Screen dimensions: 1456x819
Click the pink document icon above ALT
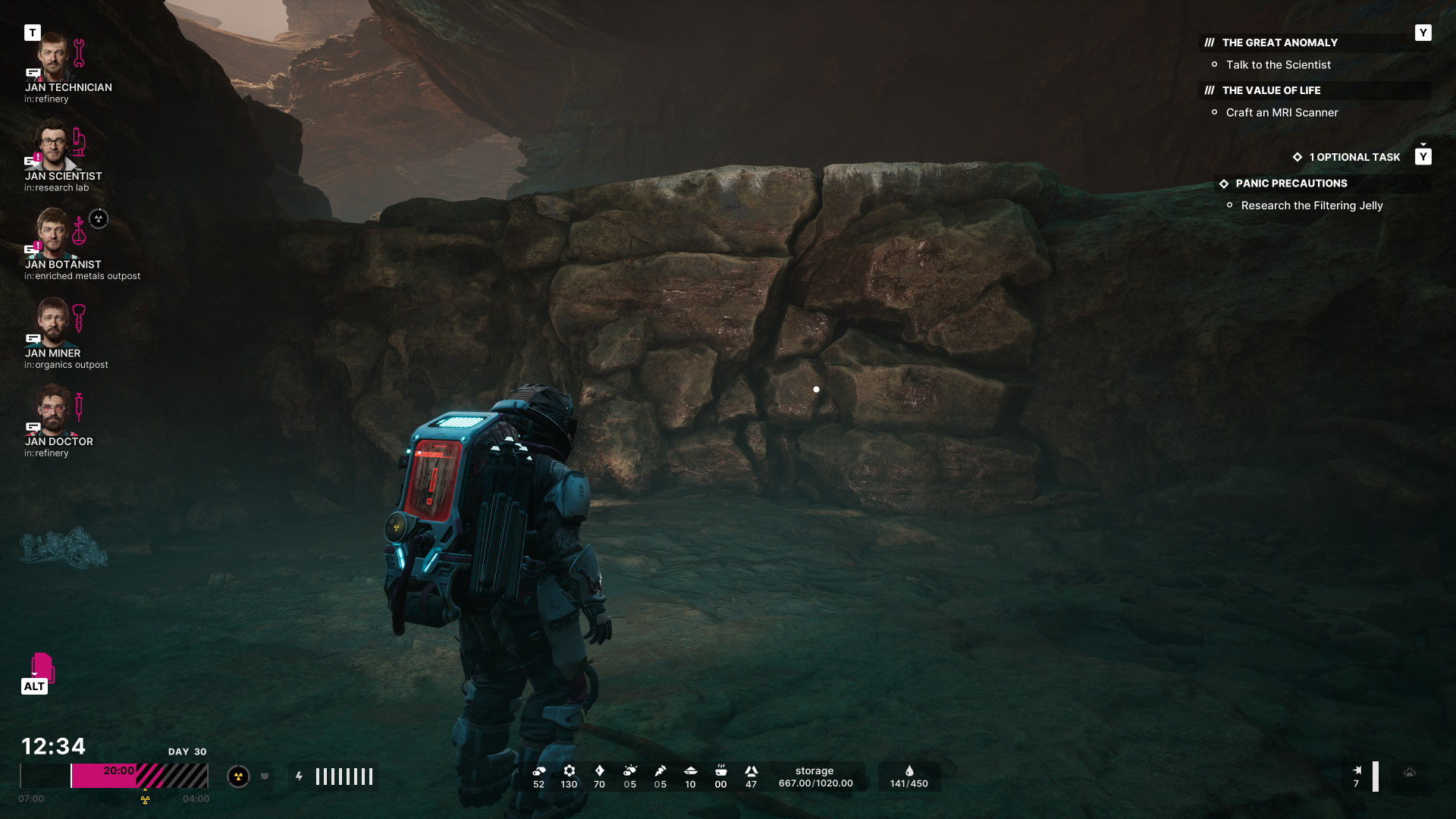(42, 667)
